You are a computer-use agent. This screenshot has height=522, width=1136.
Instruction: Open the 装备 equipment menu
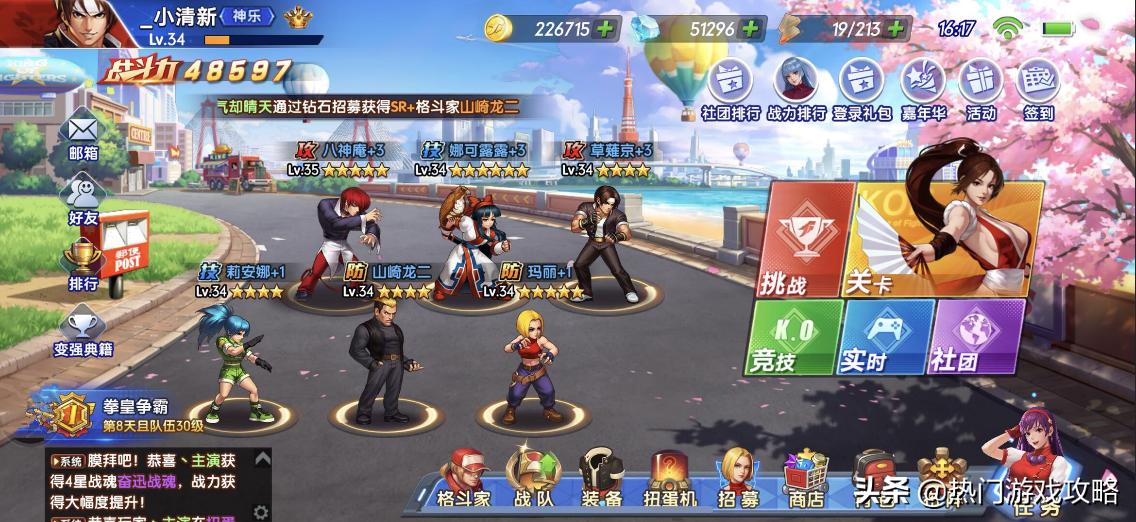pyautogui.click(x=601, y=478)
